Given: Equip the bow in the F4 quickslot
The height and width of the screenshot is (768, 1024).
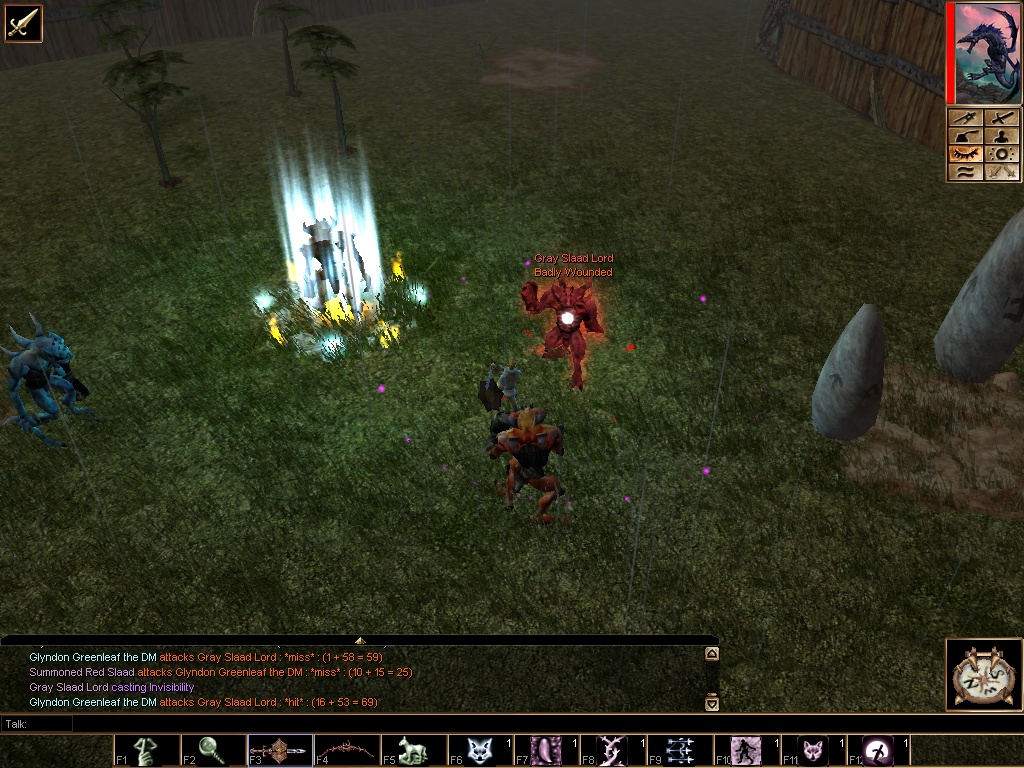Looking at the screenshot, I should tap(346, 750).
